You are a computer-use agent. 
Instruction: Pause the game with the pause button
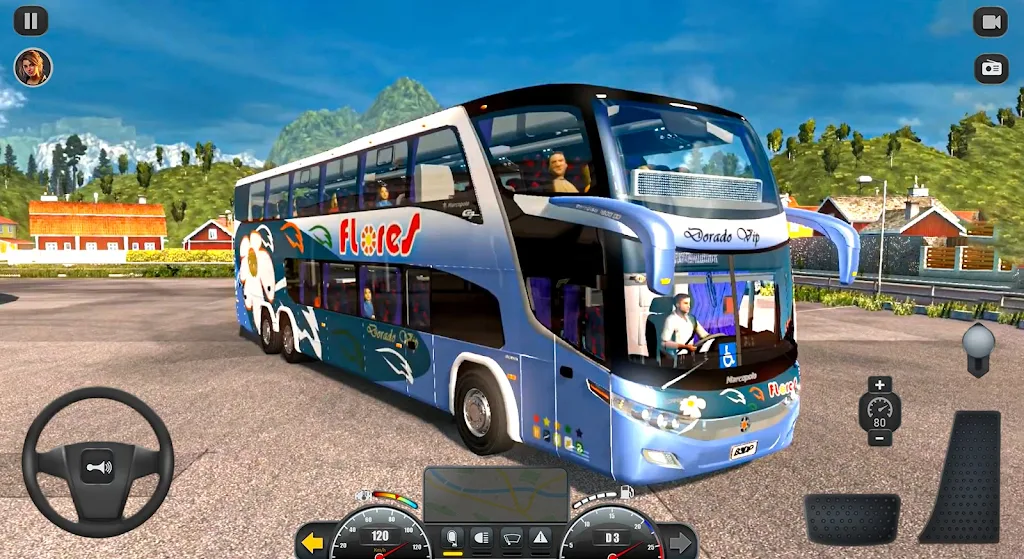click(x=31, y=21)
